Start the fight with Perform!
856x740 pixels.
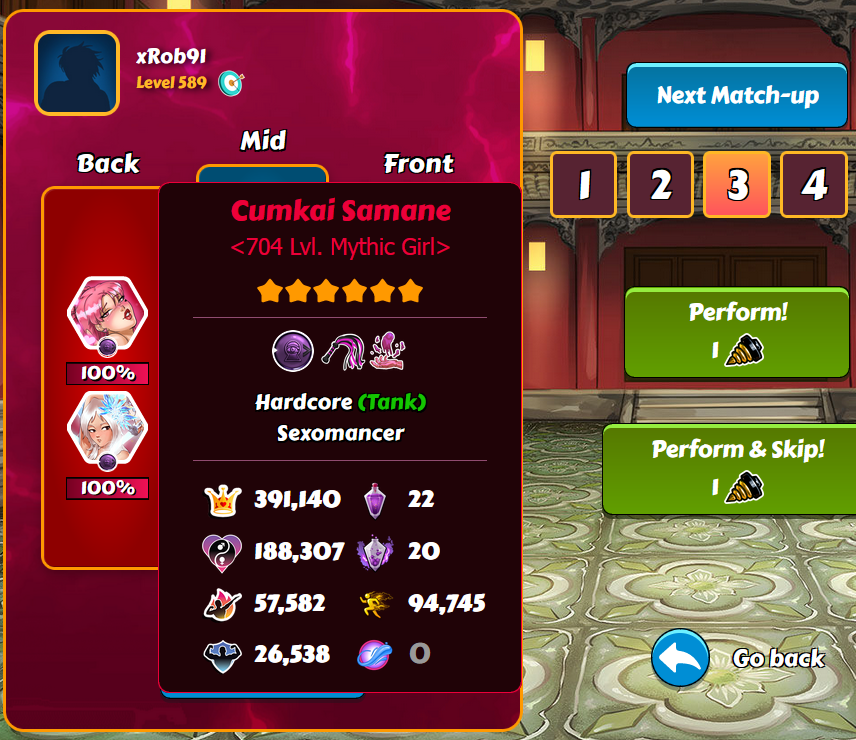pyautogui.click(x=737, y=333)
